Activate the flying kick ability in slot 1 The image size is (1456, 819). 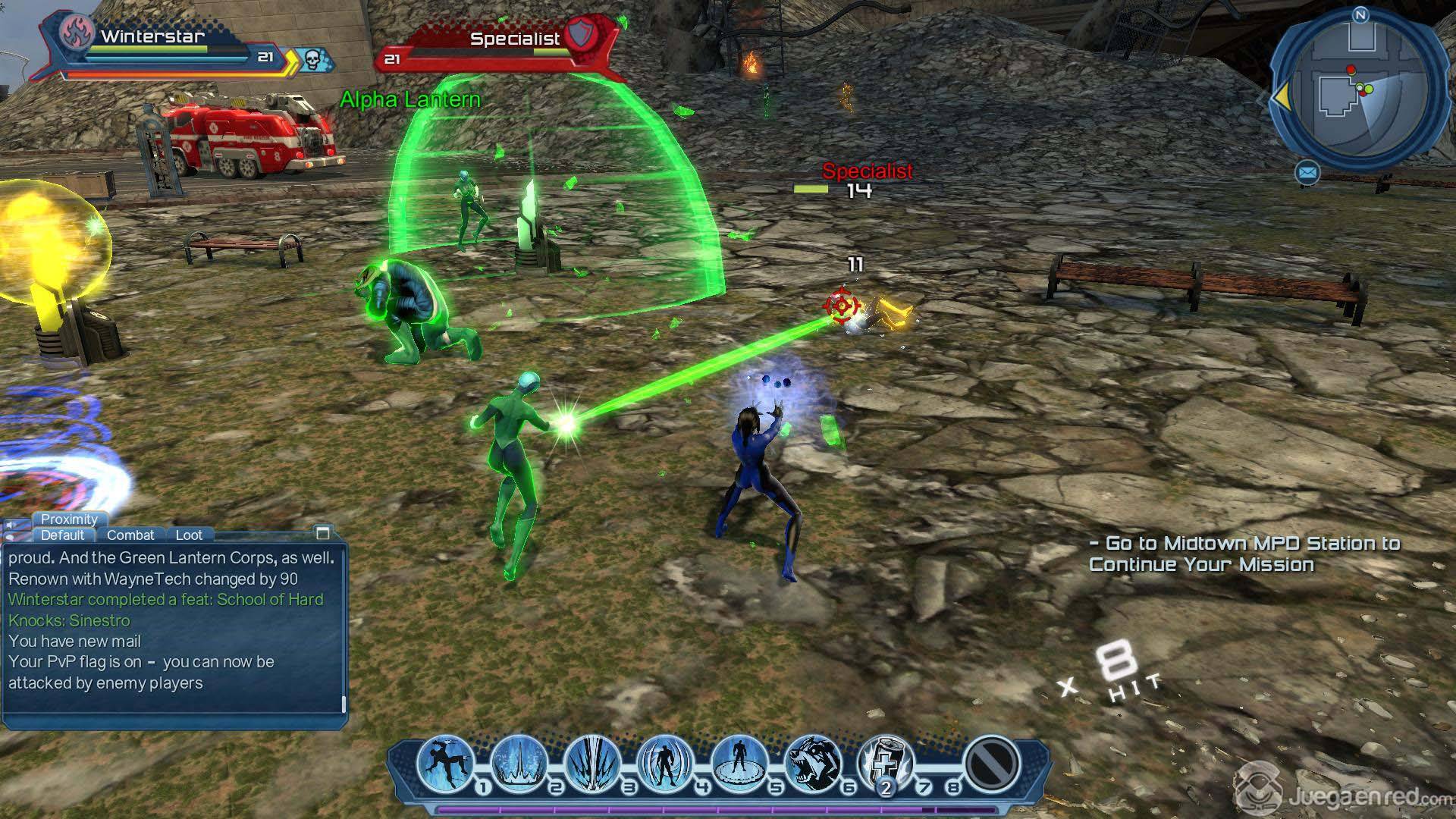click(x=445, y=762)
